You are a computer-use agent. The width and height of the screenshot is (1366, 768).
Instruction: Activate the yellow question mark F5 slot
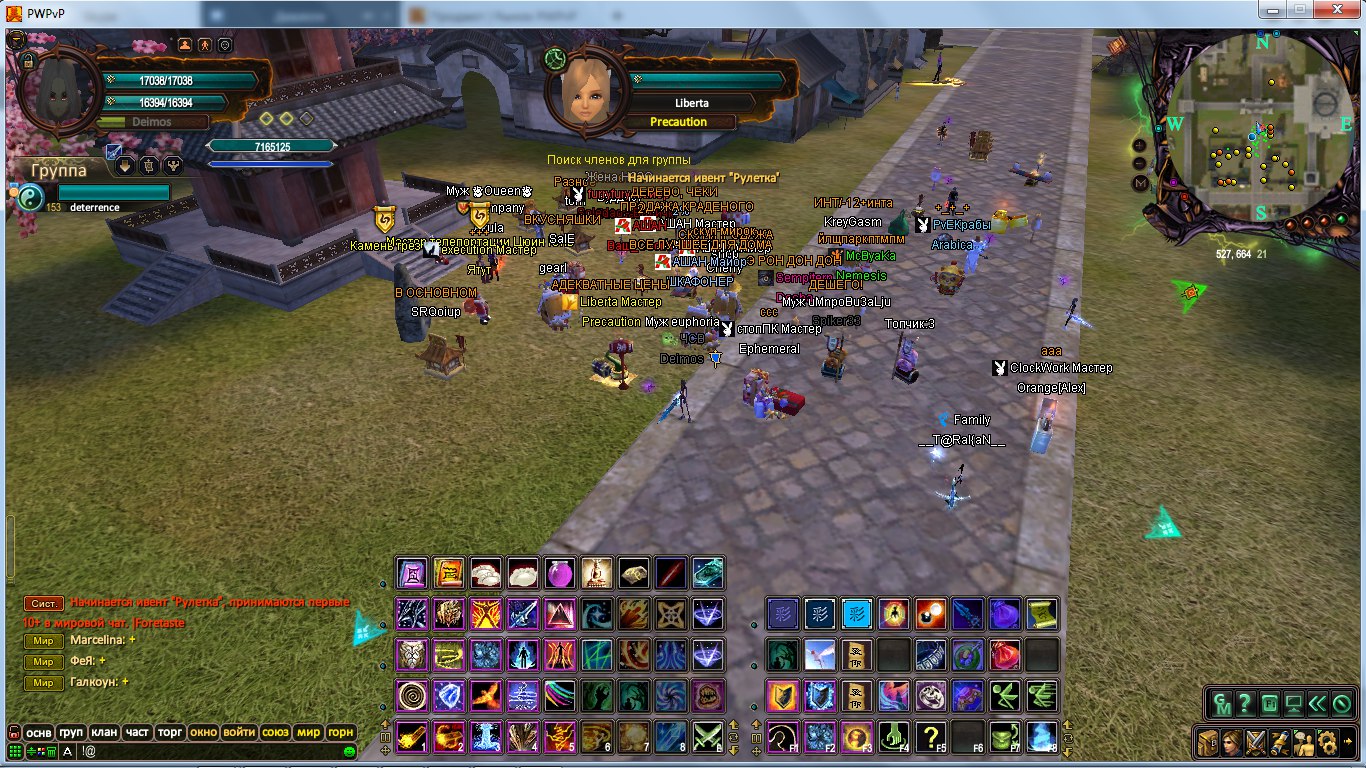point(931,736)
